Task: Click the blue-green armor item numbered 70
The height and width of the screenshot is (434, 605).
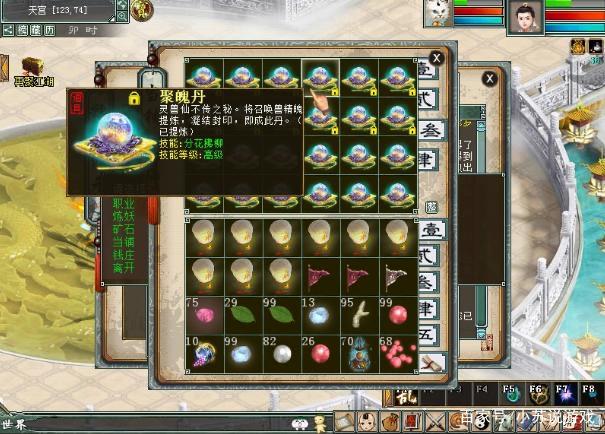Action: (x=357, y=355)
